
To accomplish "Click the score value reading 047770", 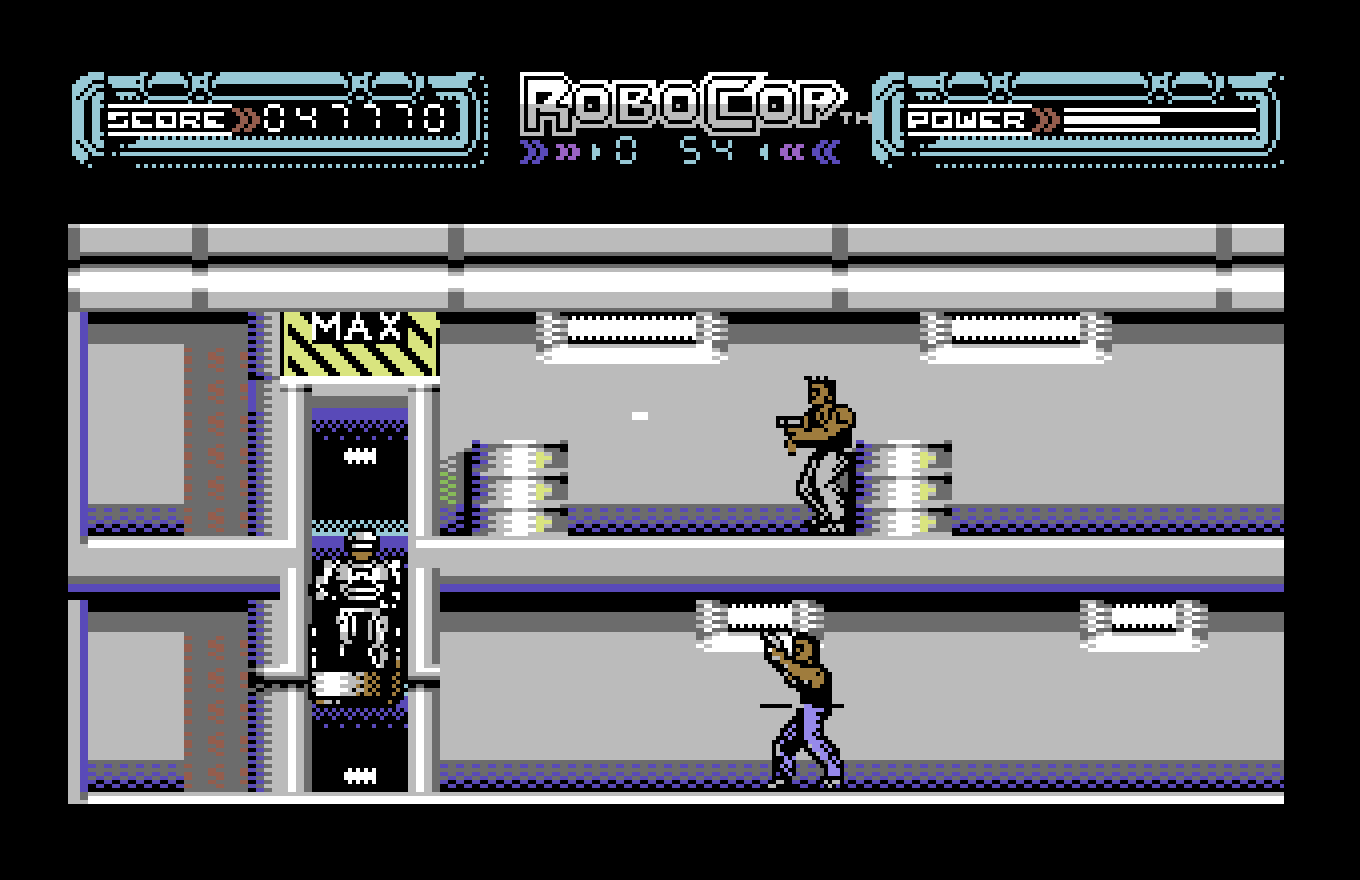I will pos(352,116).
